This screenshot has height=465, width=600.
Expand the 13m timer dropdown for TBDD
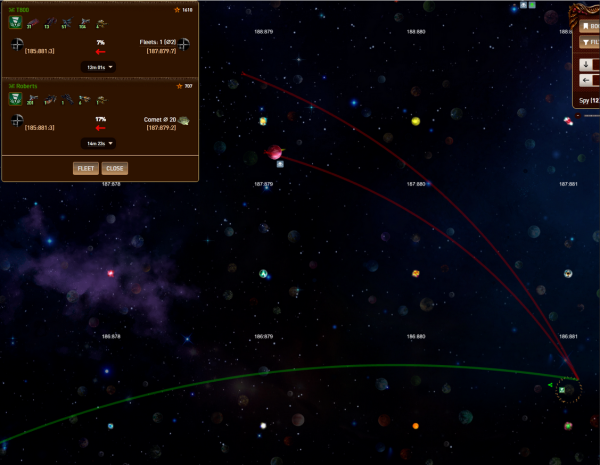pyautogui.click(x=97, y=67)
